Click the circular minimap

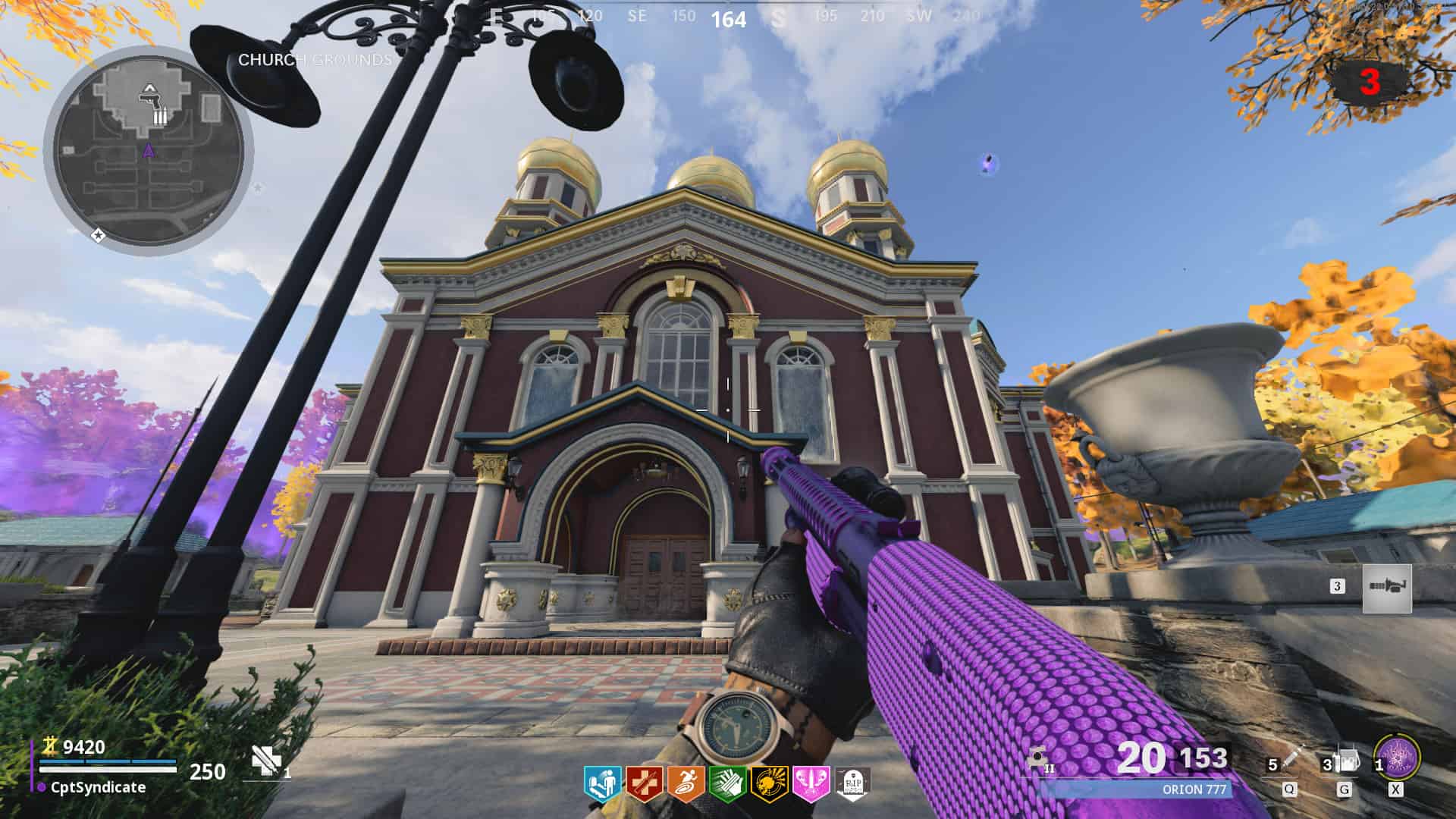tap(149, 149)
